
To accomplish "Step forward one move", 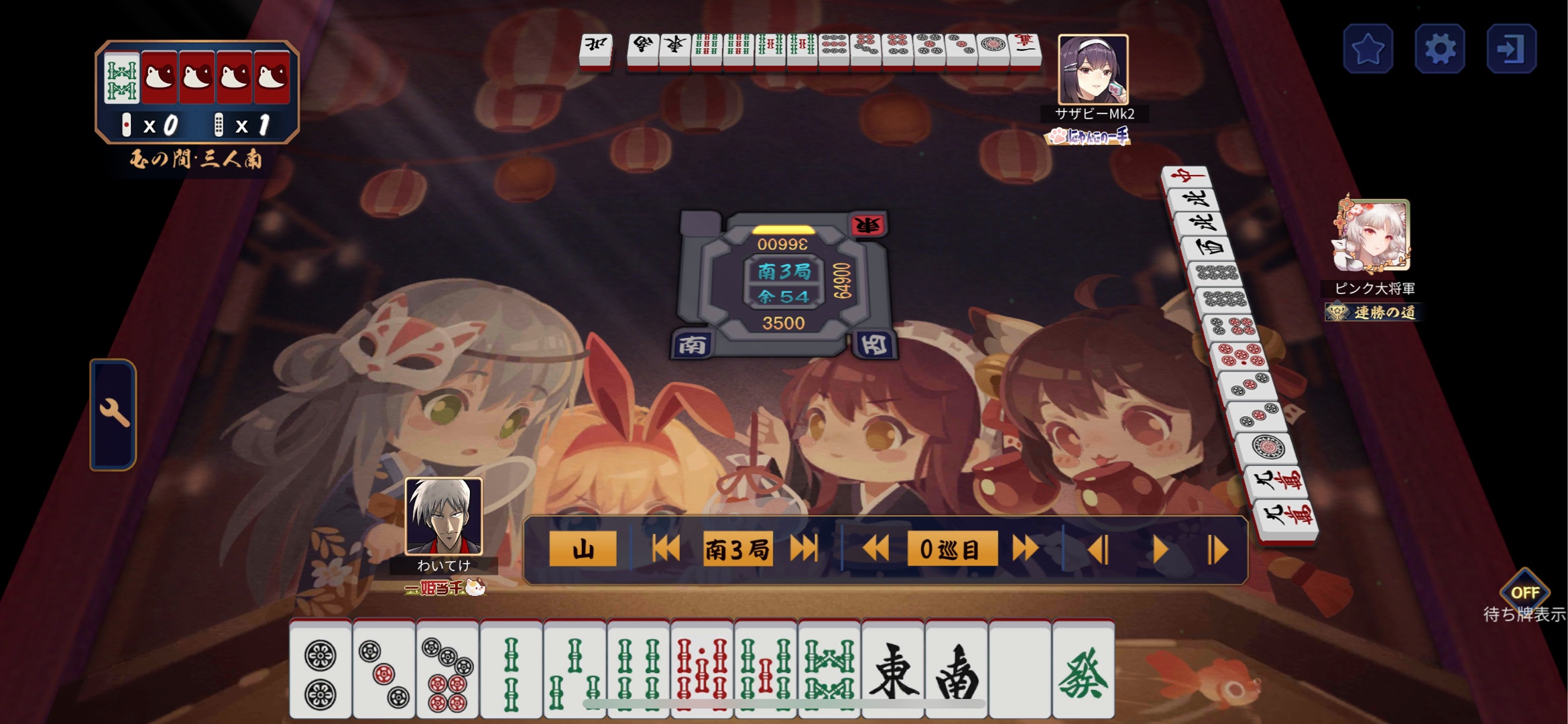I will pos(1217,550).
